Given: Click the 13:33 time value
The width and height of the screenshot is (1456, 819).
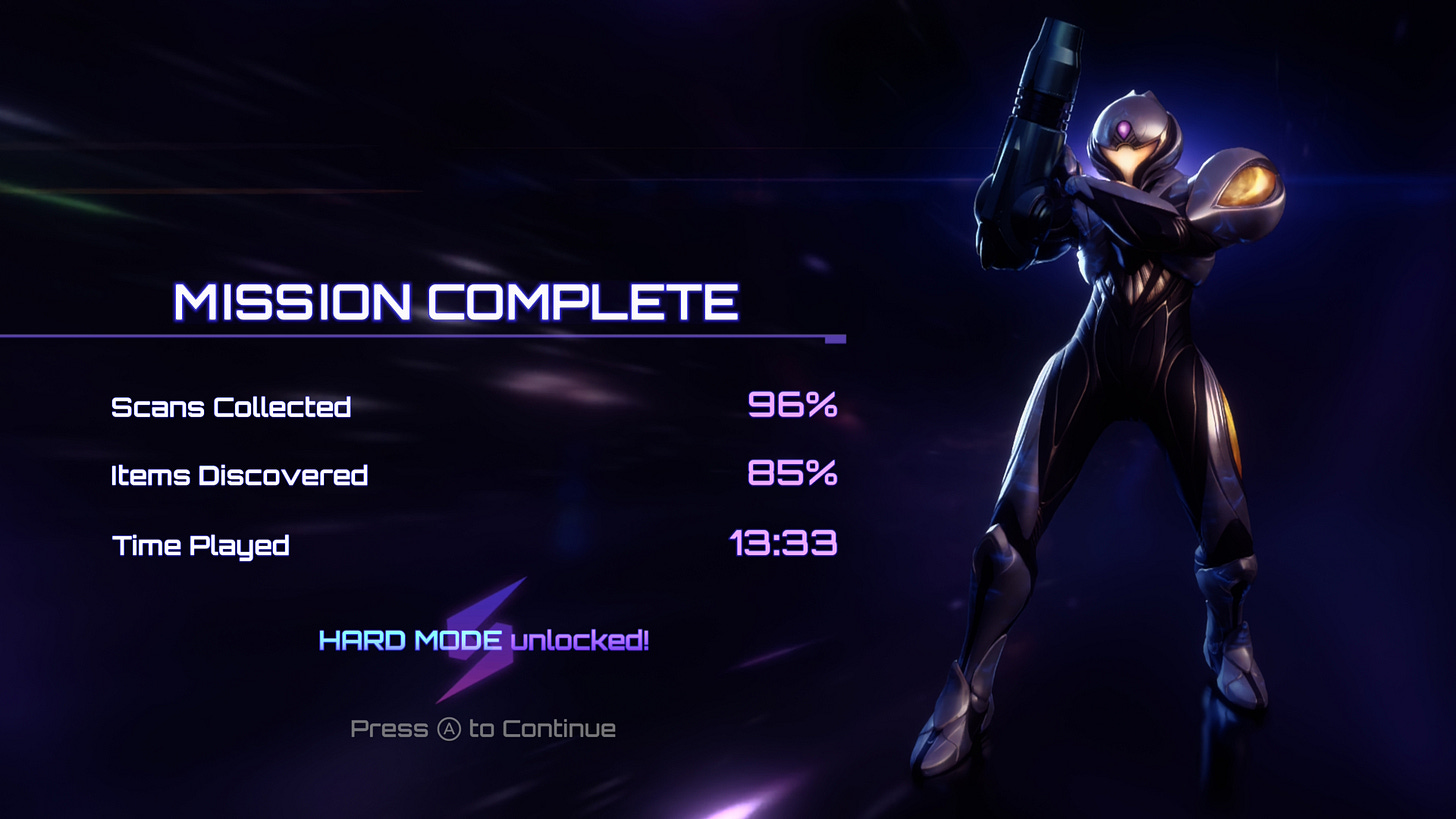Looking at the screenshot, I should coord(785,545).
